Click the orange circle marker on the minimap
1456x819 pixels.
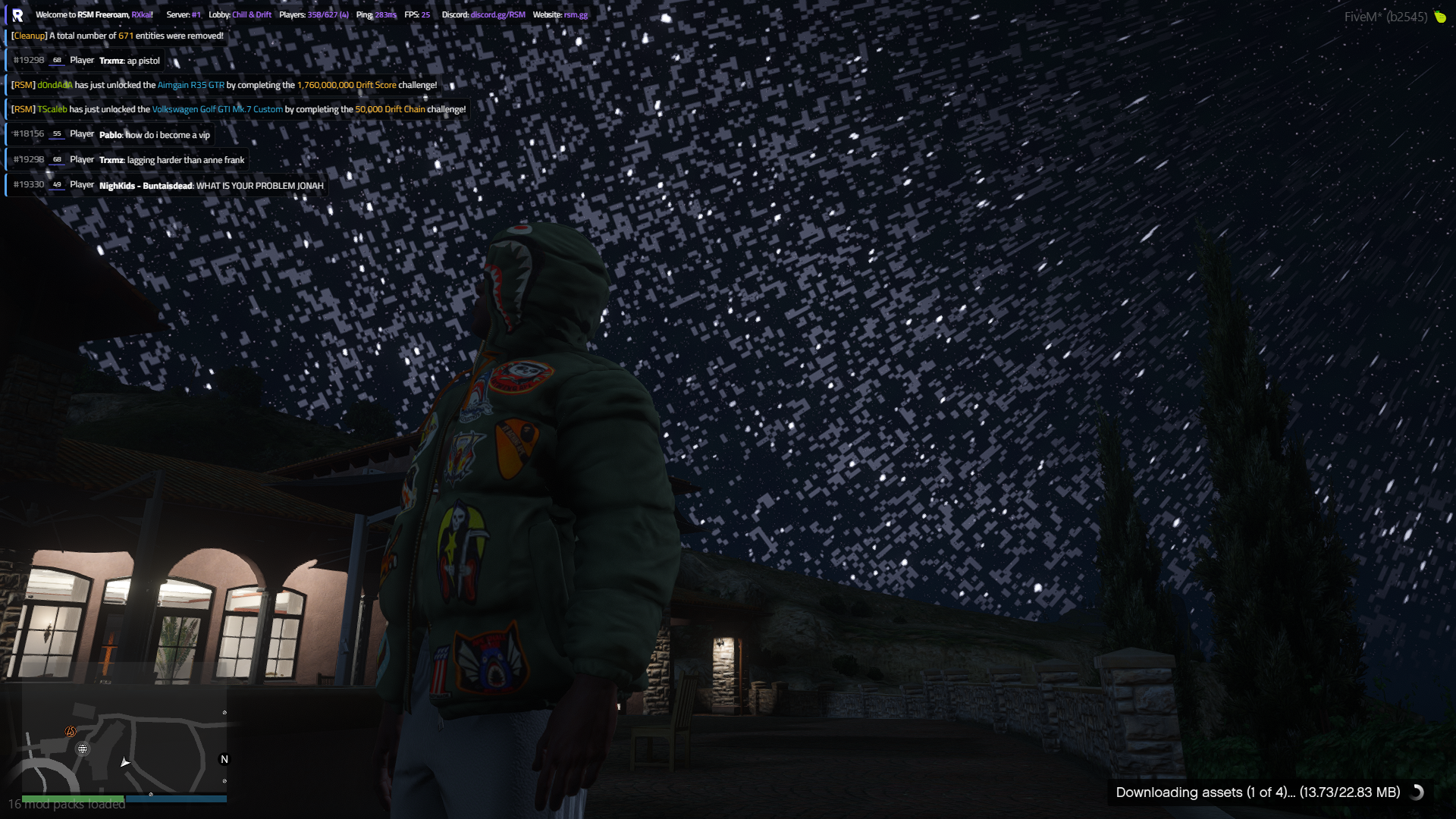(x=70, y=732)
